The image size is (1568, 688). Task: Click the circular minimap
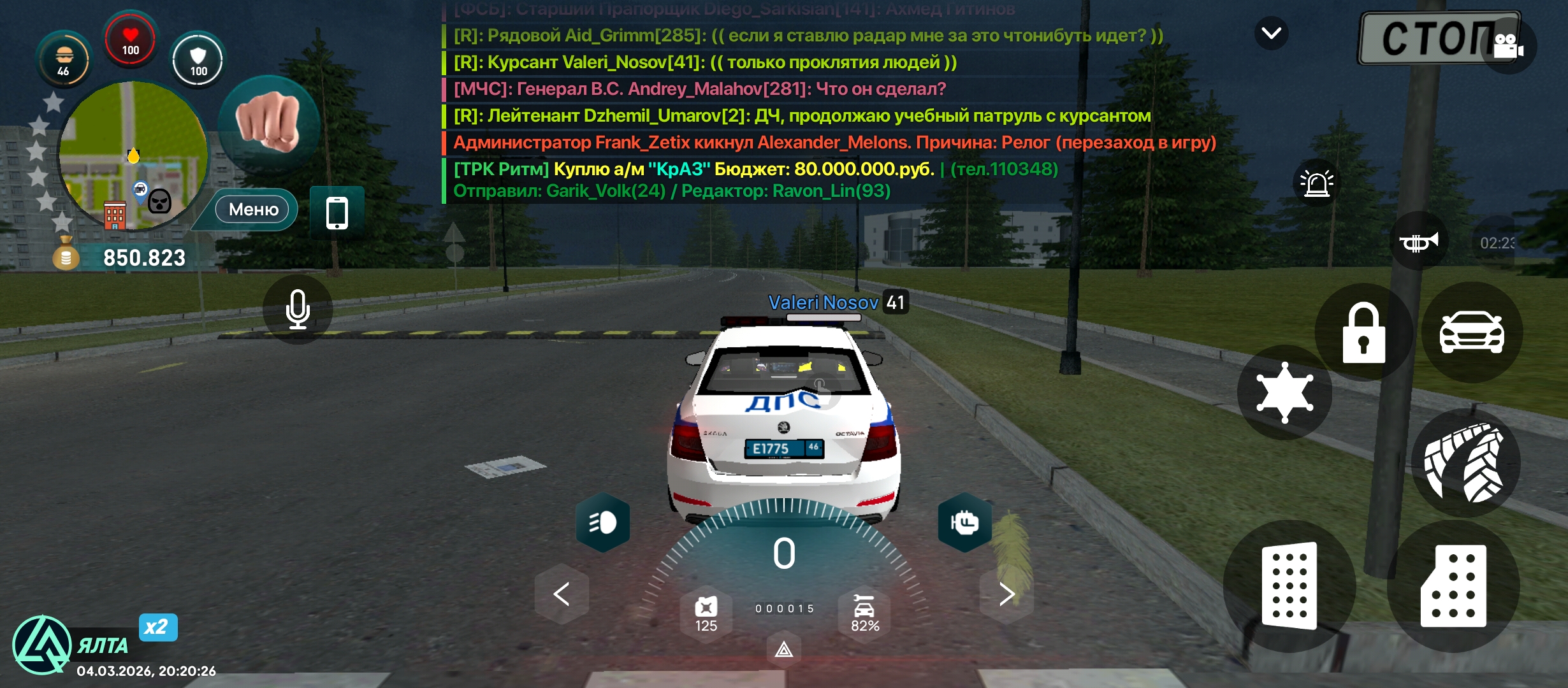tap(133, 155)
